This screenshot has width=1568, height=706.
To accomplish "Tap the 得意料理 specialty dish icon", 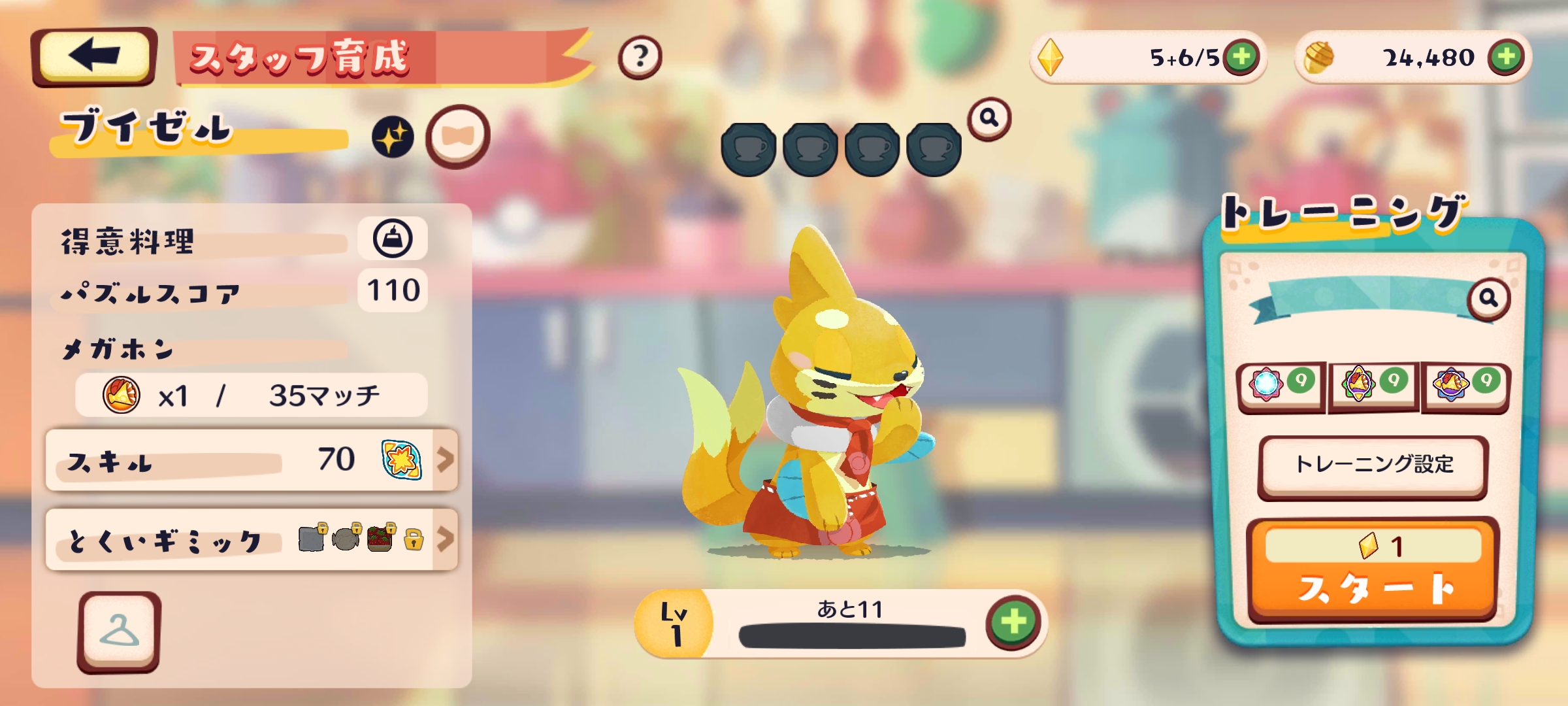I will tap(393, 239).
